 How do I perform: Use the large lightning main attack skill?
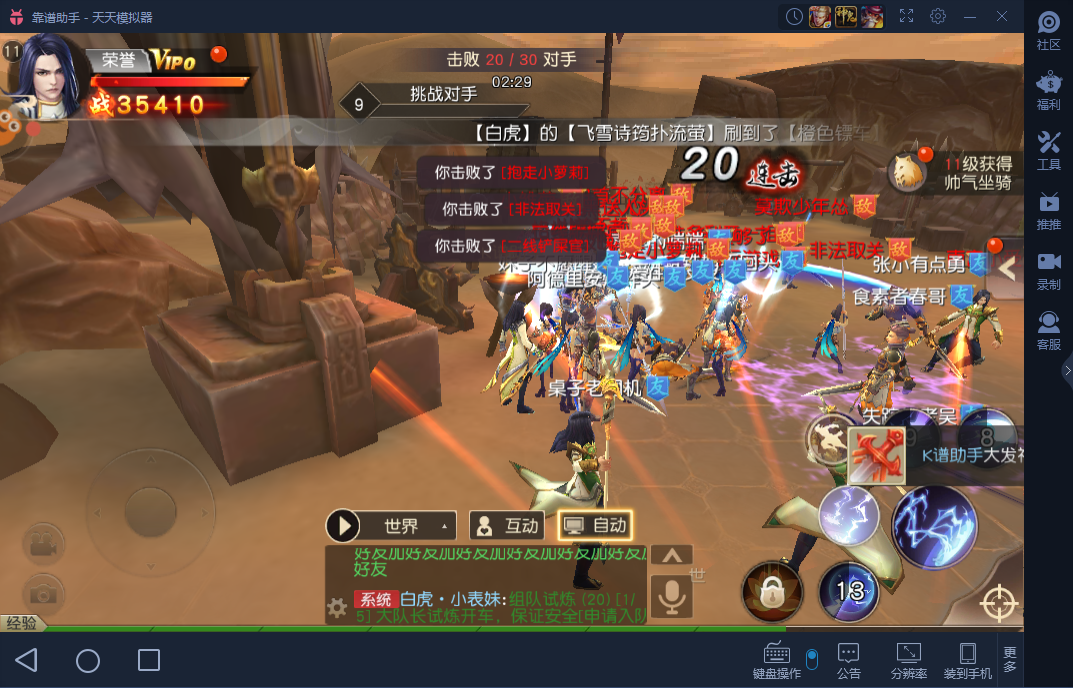tap(934, 527)
